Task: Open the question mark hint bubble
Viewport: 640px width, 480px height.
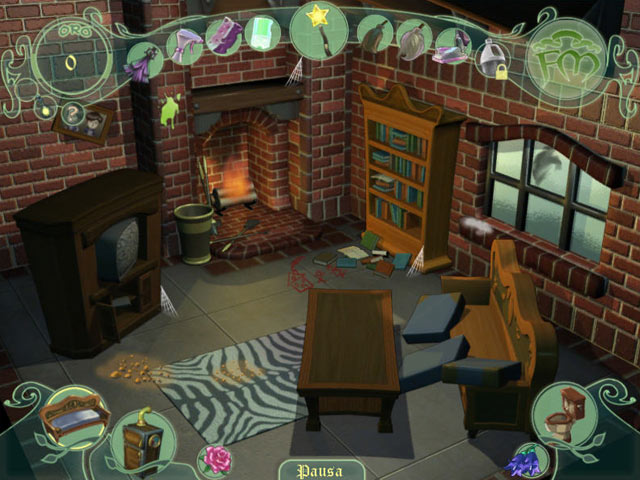Action: click(x=72, y=112)
